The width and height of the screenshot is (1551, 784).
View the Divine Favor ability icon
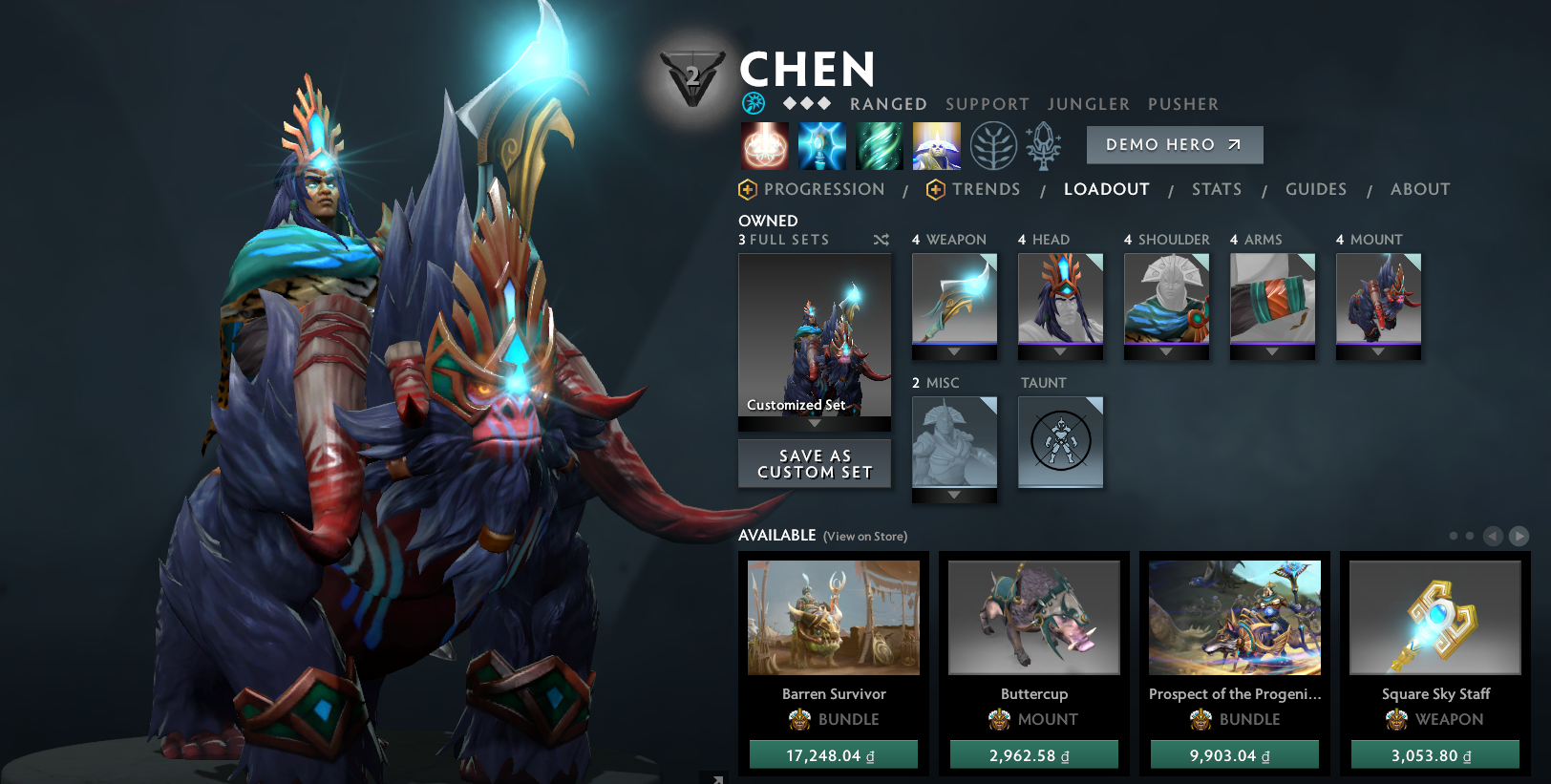point(880,145)
